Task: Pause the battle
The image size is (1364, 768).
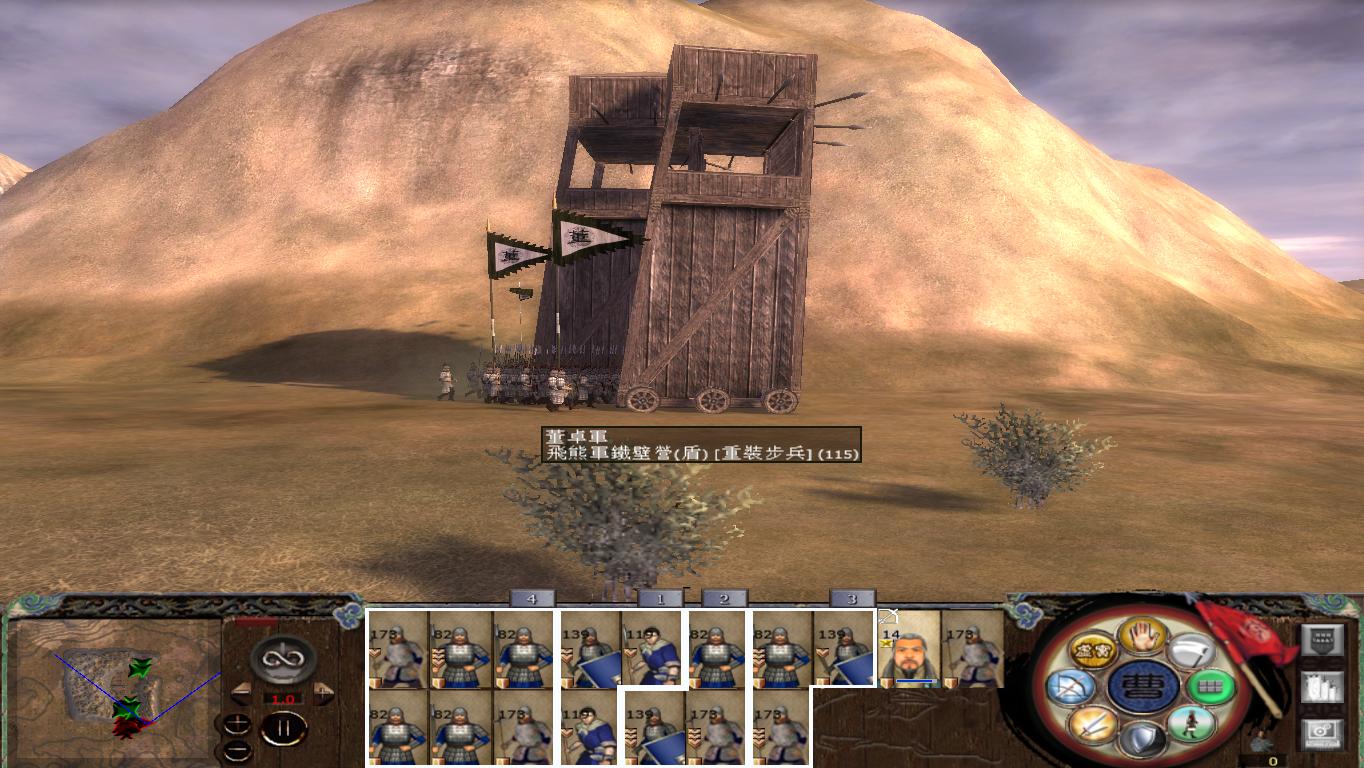Action: pyautogui.click(x=283, y=728)
